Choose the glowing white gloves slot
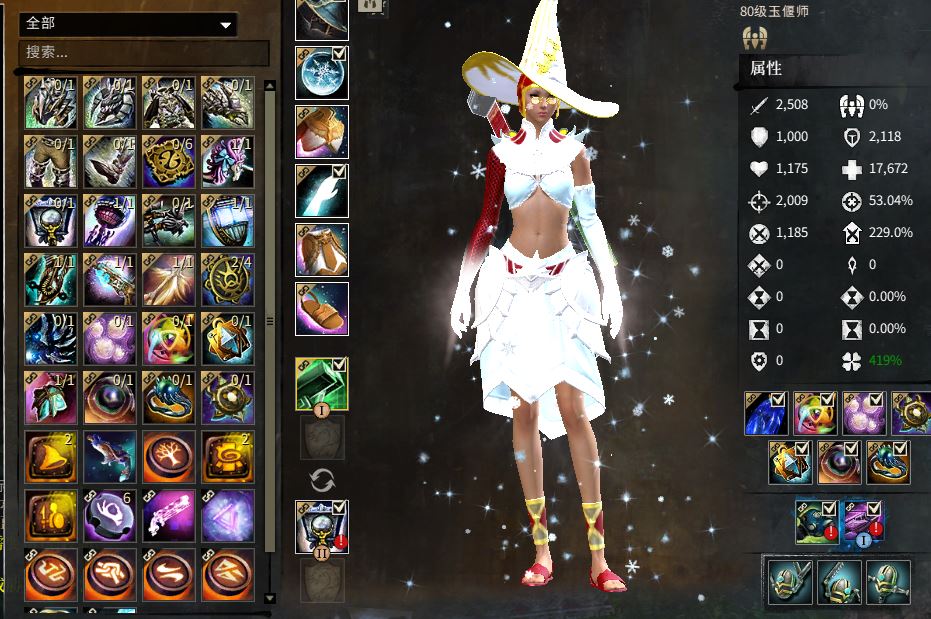This screenshot has width=931, height=619. pyautogui.click(x=321, y=191)
